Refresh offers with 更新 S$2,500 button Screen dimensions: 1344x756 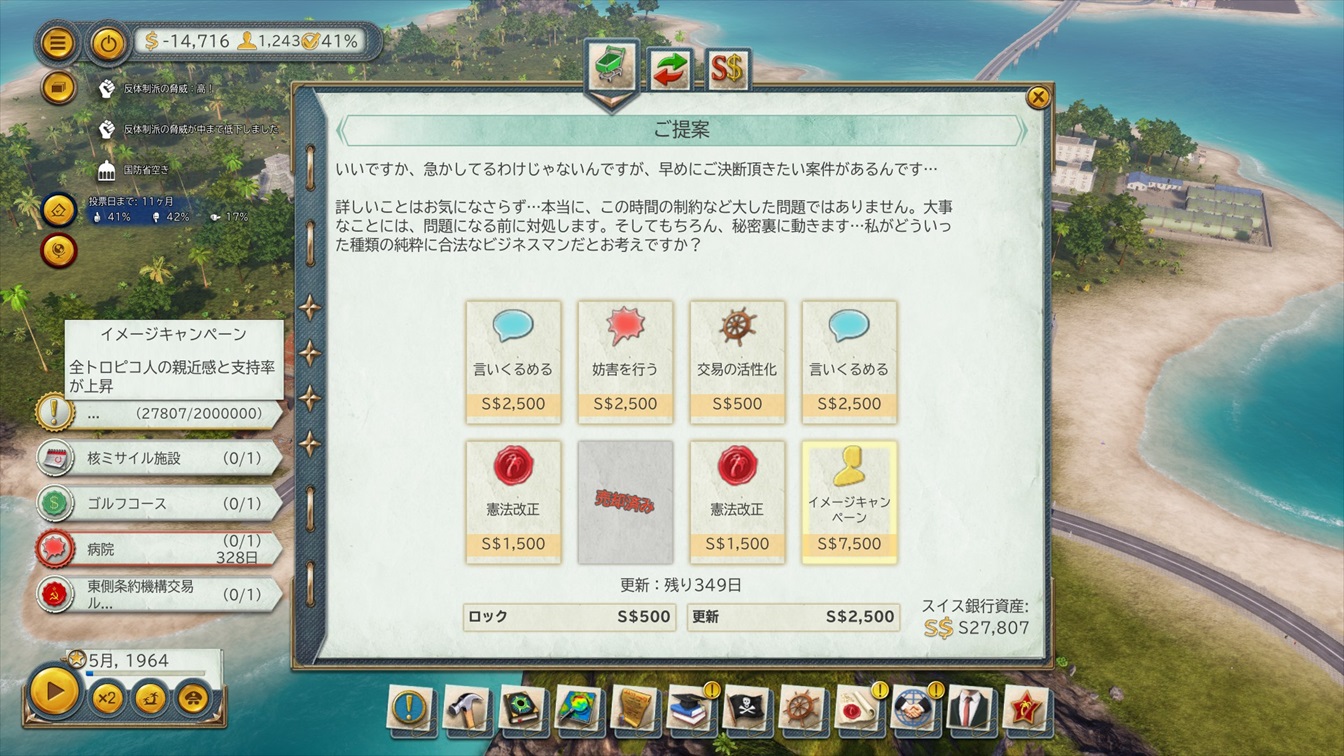click(793, 617)
